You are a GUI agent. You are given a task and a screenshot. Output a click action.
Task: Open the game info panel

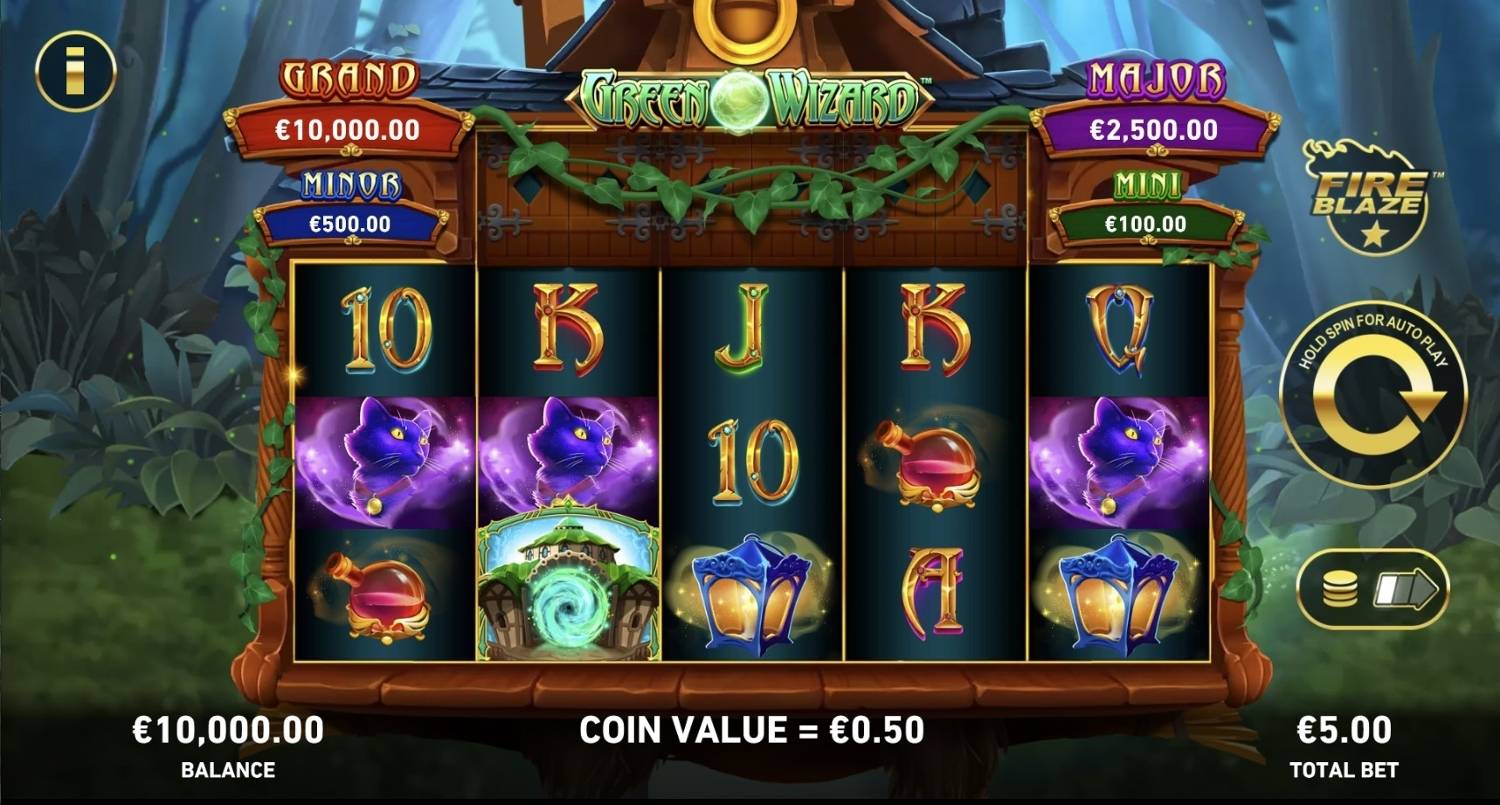point(76,71)
